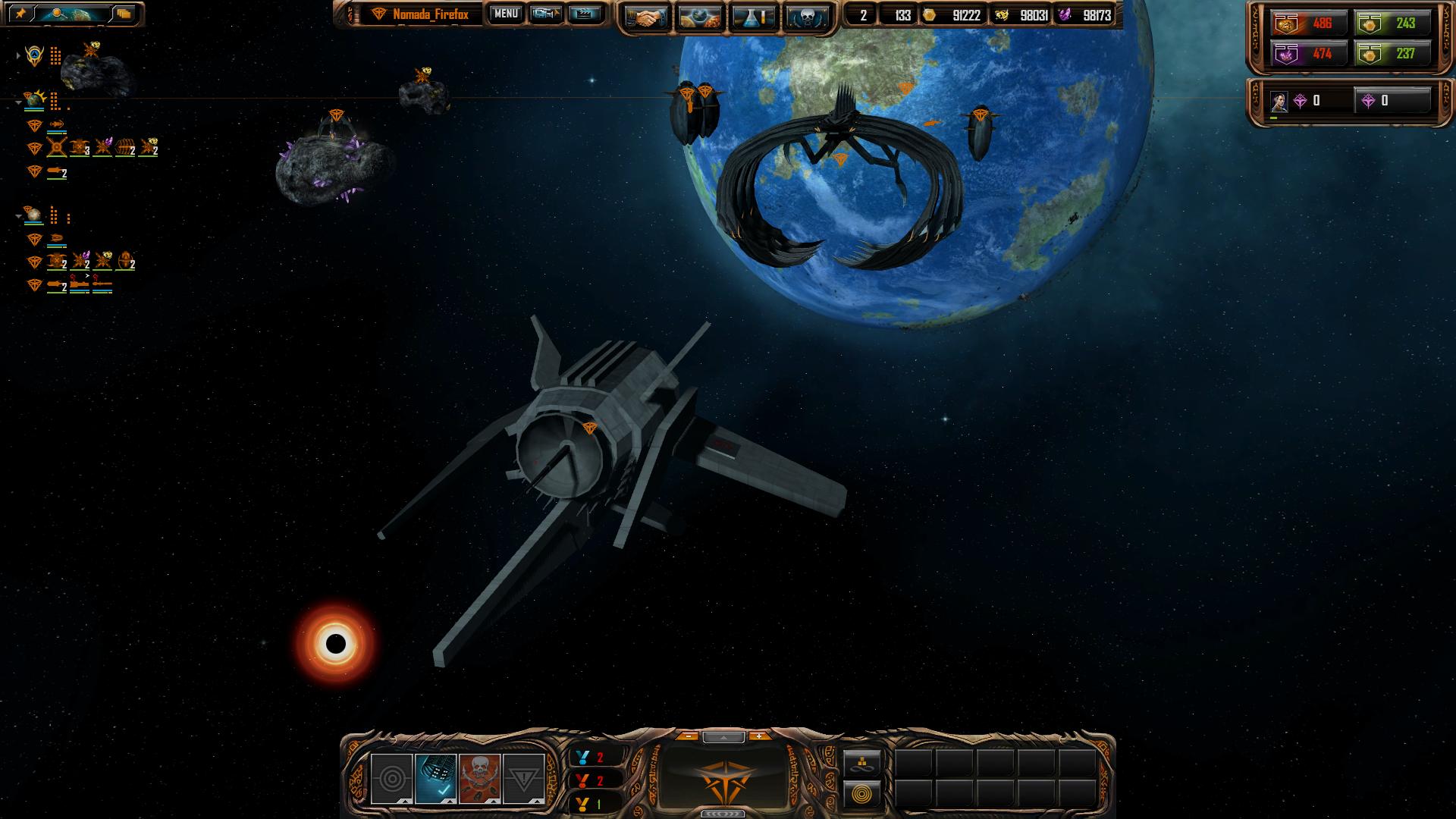Screen dimensions: 1456x819
Task: Click the bullseye target button
Action: tap(392, 778)
